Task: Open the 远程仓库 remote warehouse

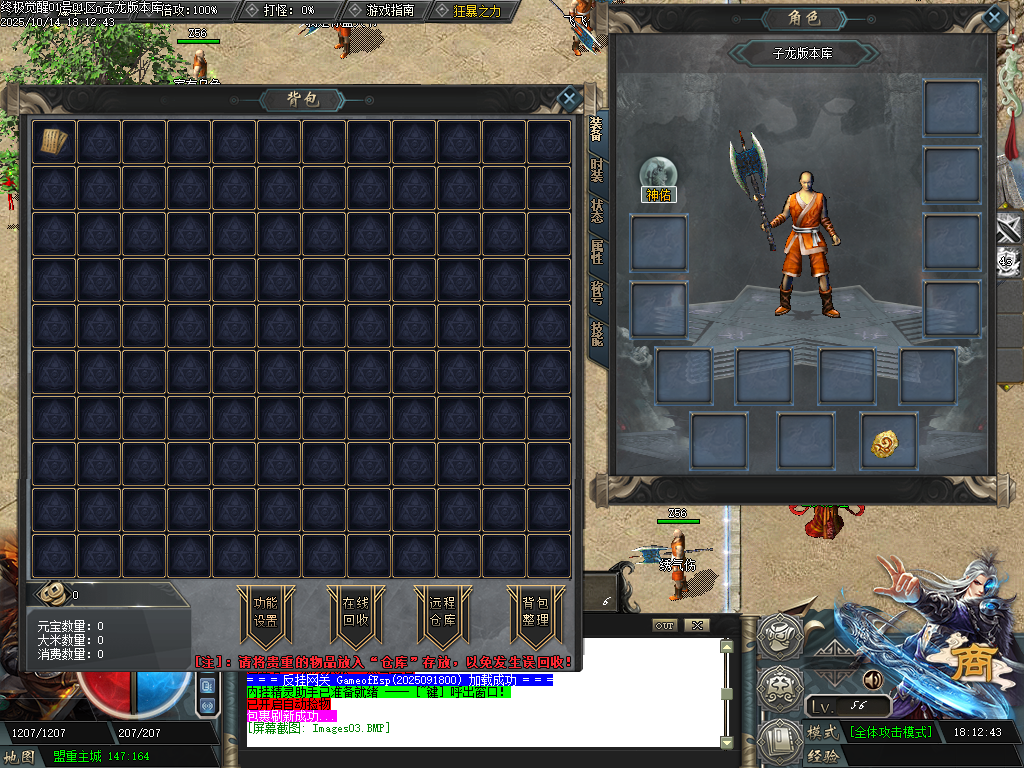Action: click(441, 611)
